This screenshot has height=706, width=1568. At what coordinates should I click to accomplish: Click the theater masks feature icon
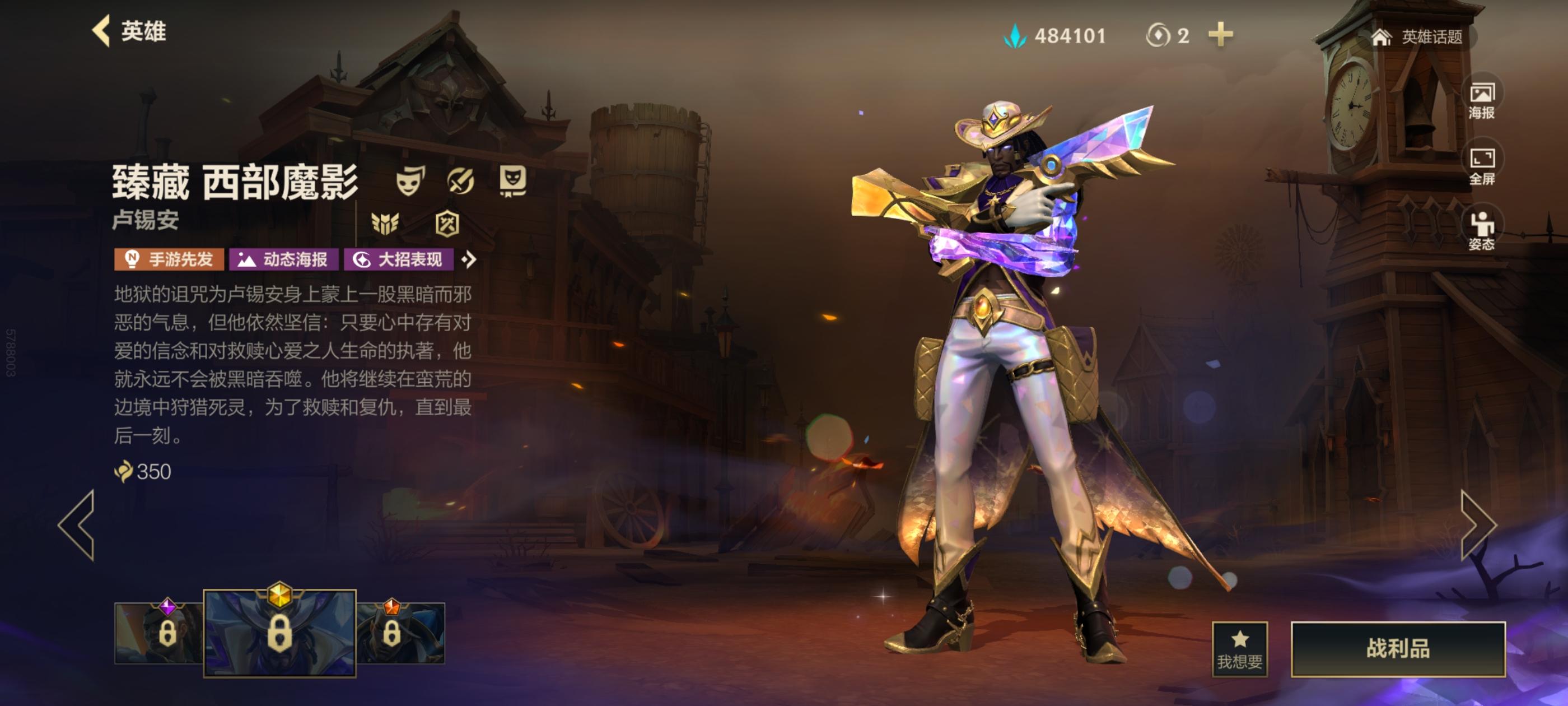click(x=408, y=181)
